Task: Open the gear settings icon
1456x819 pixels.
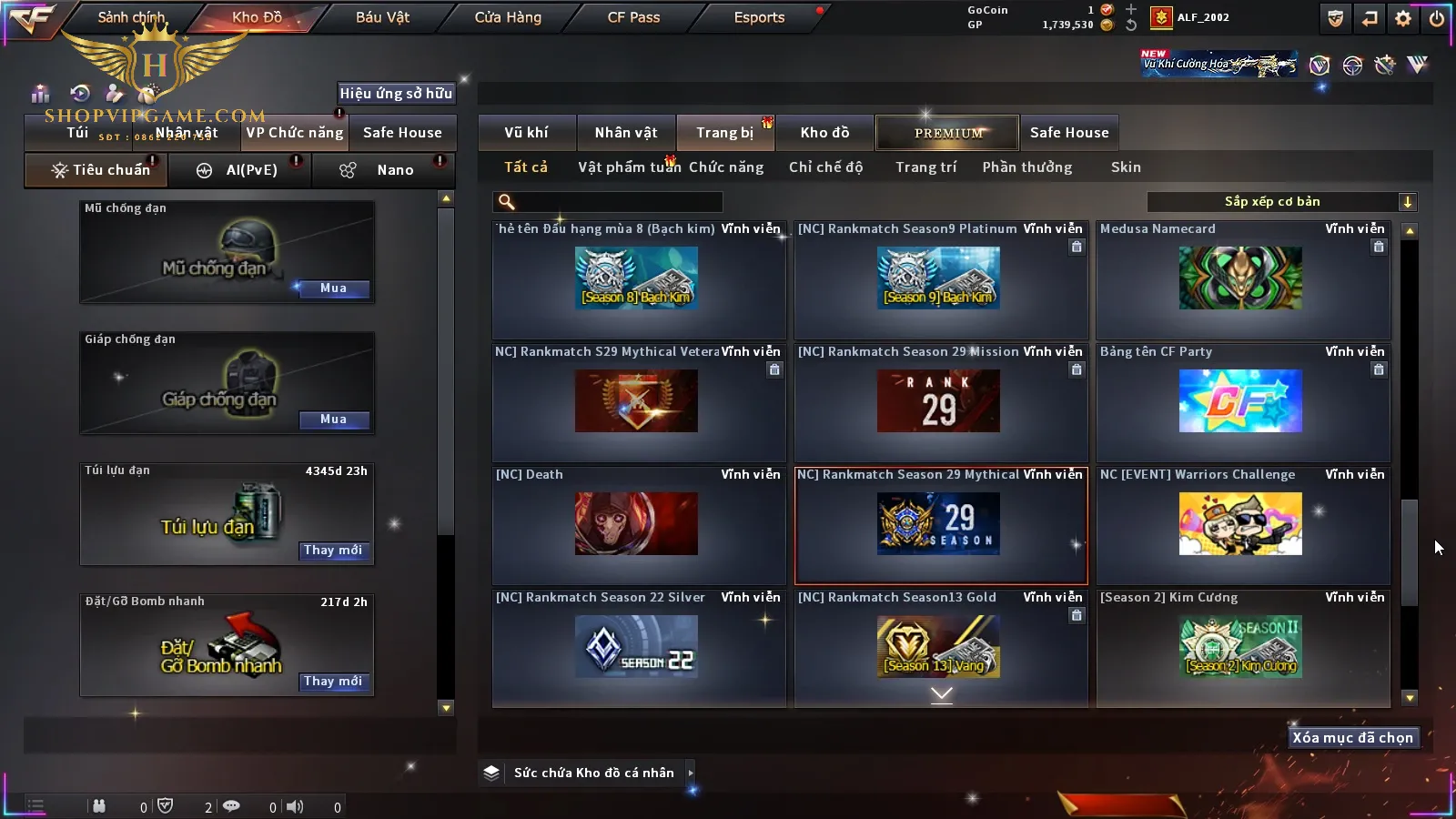Action: (1403, 18)
